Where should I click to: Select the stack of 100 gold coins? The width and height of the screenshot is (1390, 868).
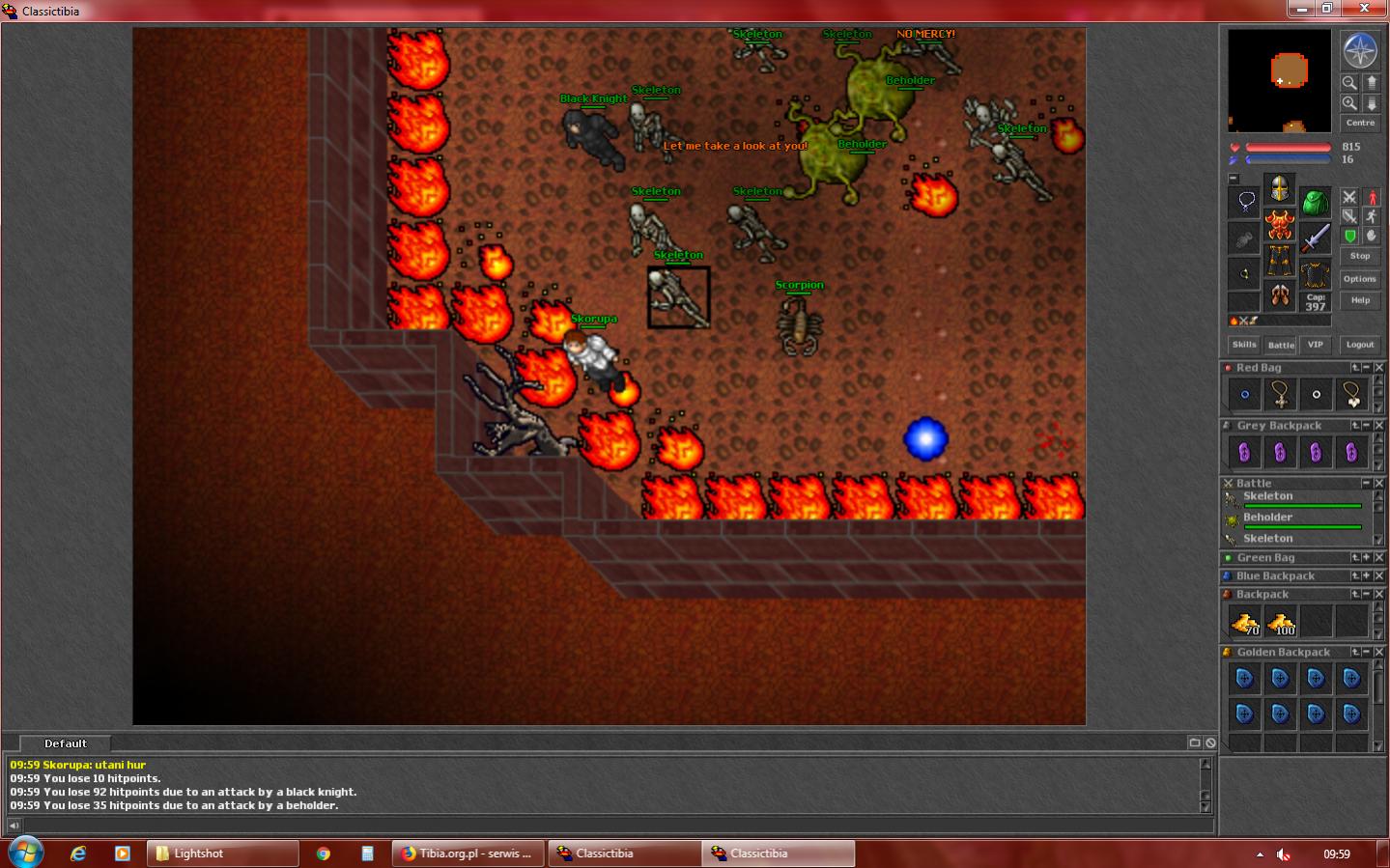[1281, 622]
